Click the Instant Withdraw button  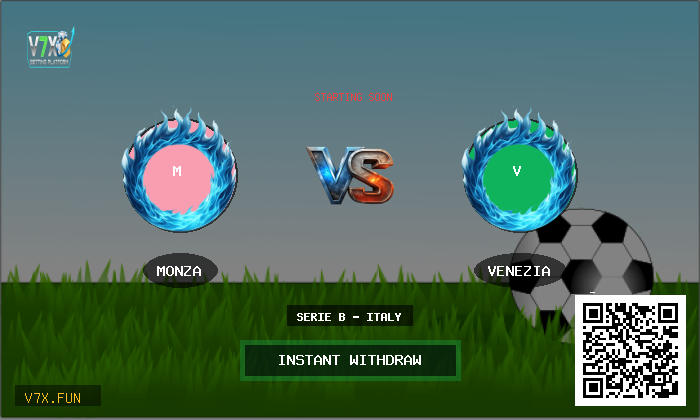click(x=350, y=360)
